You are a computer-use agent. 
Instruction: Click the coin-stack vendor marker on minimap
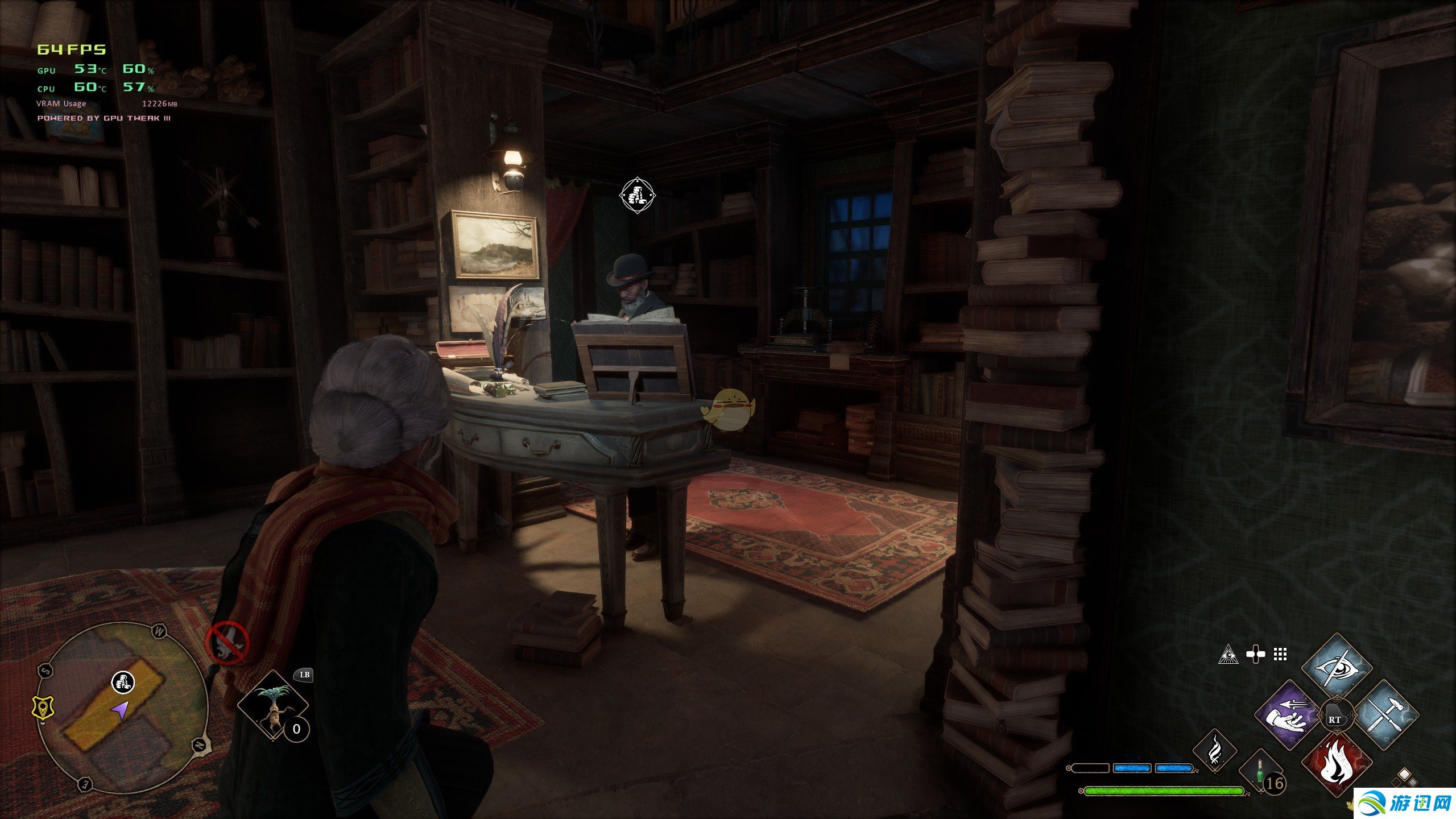[x=122, y=681]
